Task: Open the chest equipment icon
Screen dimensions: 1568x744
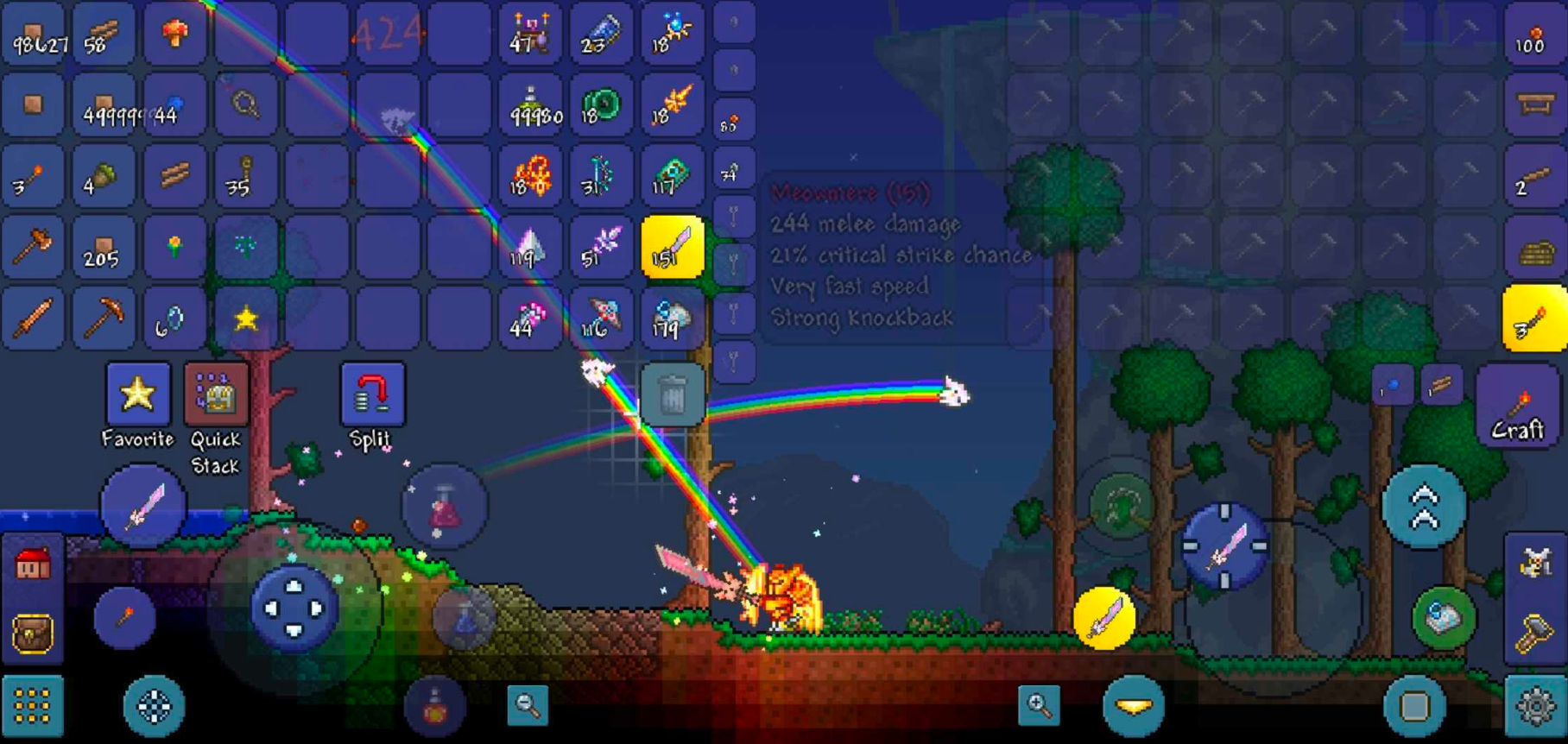Action: [x=33, y=634]
